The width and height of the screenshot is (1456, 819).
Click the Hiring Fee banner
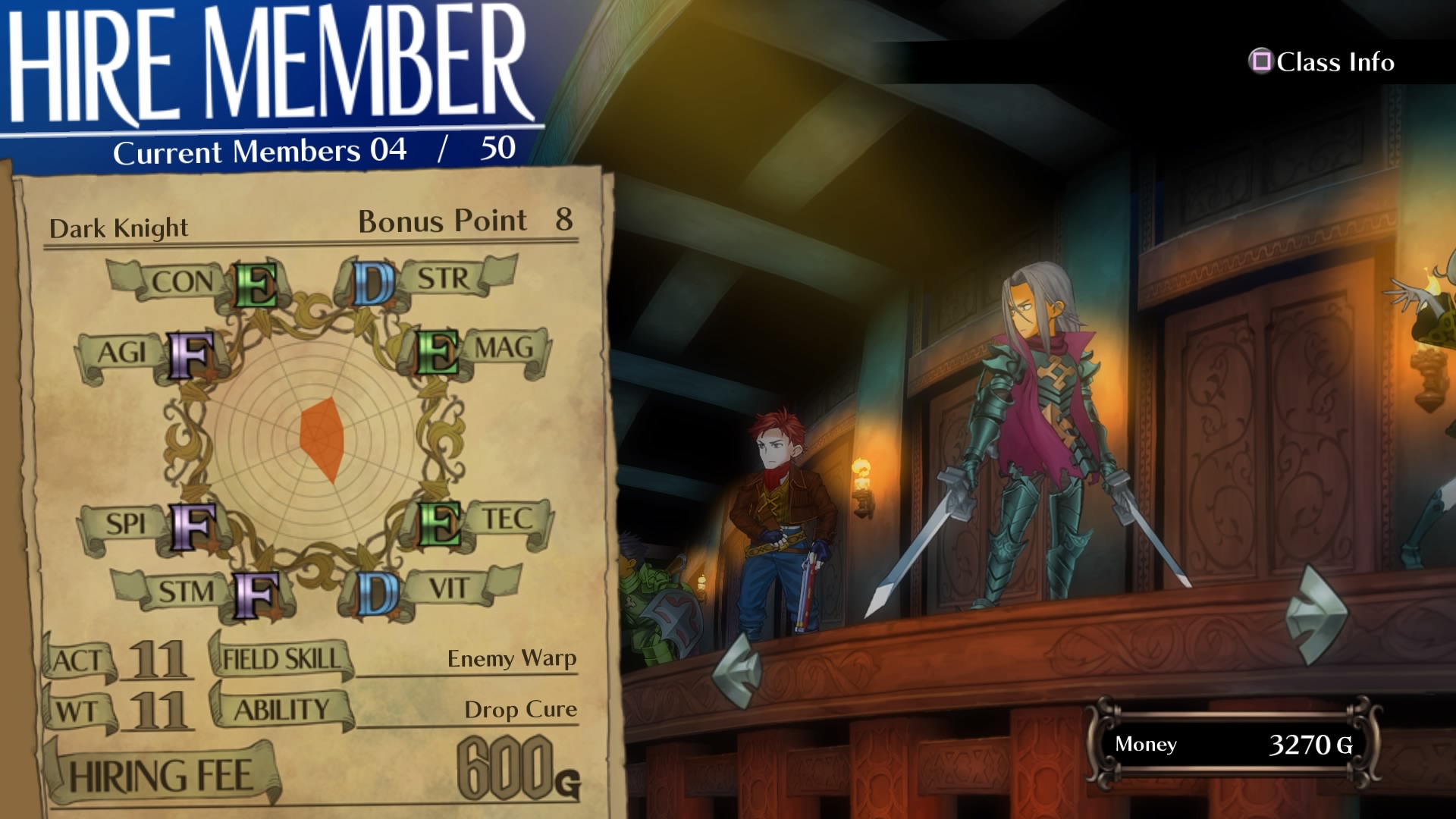click(x=161, y=777)
